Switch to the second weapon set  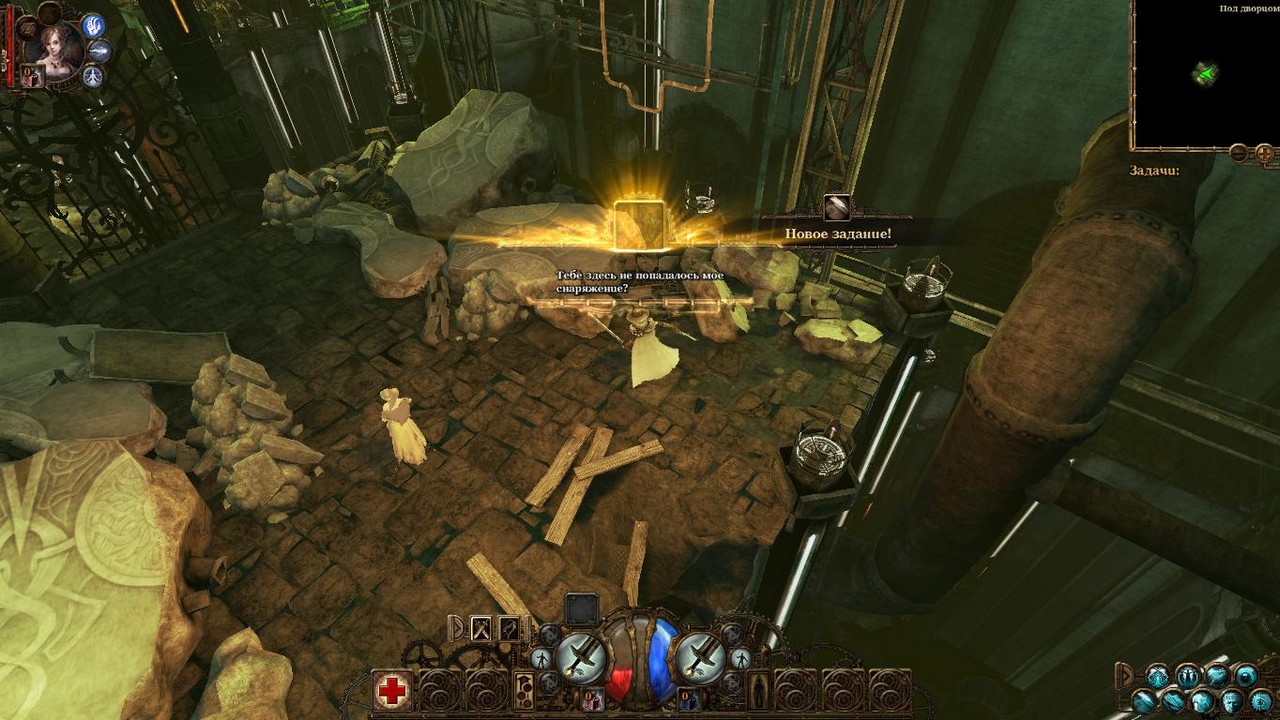509,628
